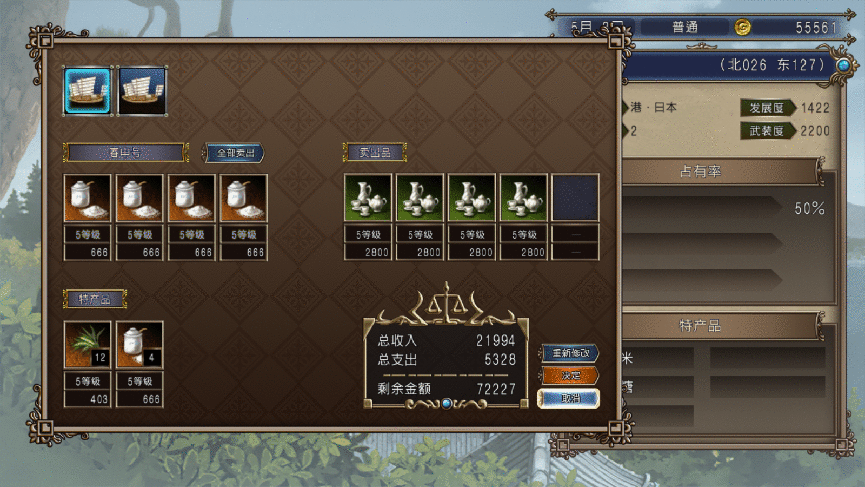Switch to the second, unhighlighted ship
The image size is (865, 487).
(x=142, y=90)
